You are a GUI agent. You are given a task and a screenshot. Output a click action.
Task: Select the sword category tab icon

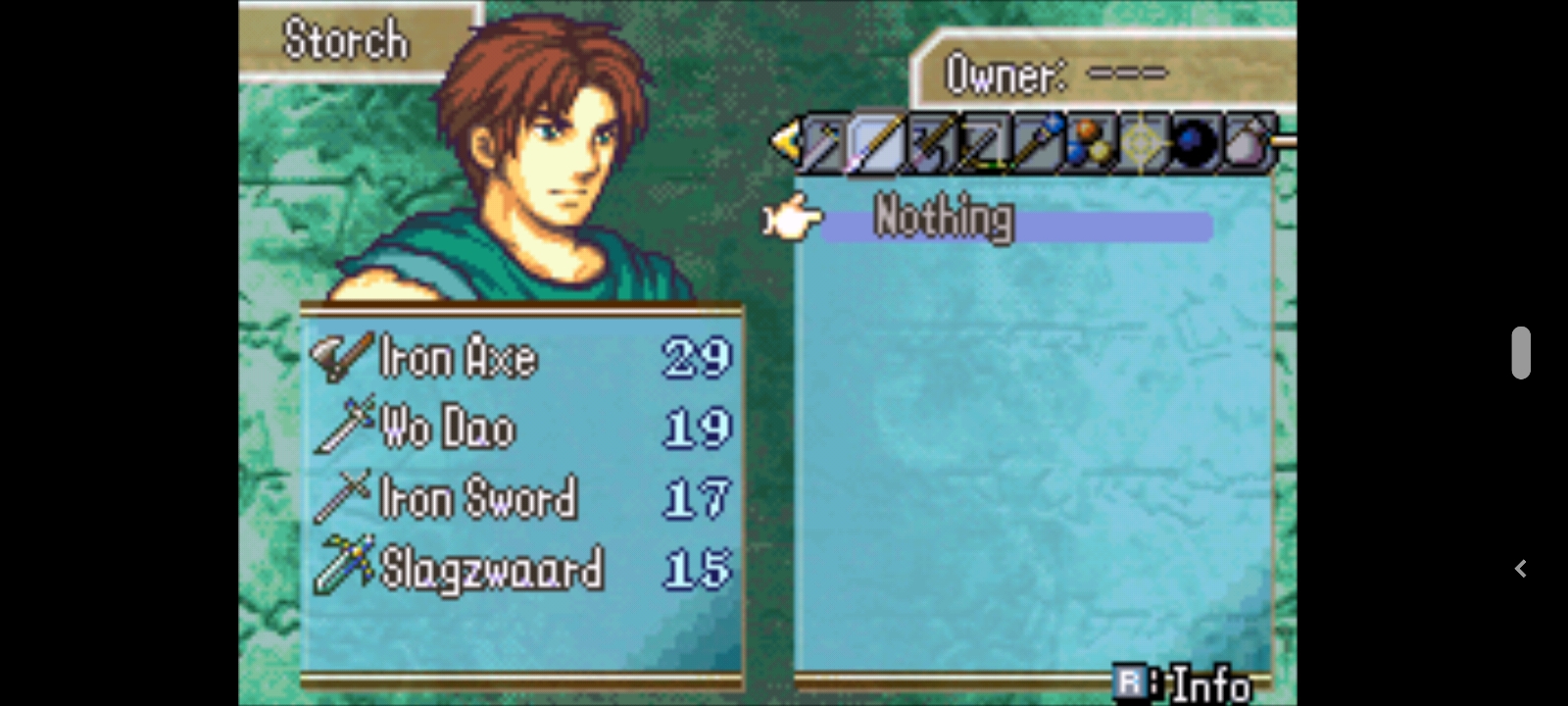pos(821,145)
